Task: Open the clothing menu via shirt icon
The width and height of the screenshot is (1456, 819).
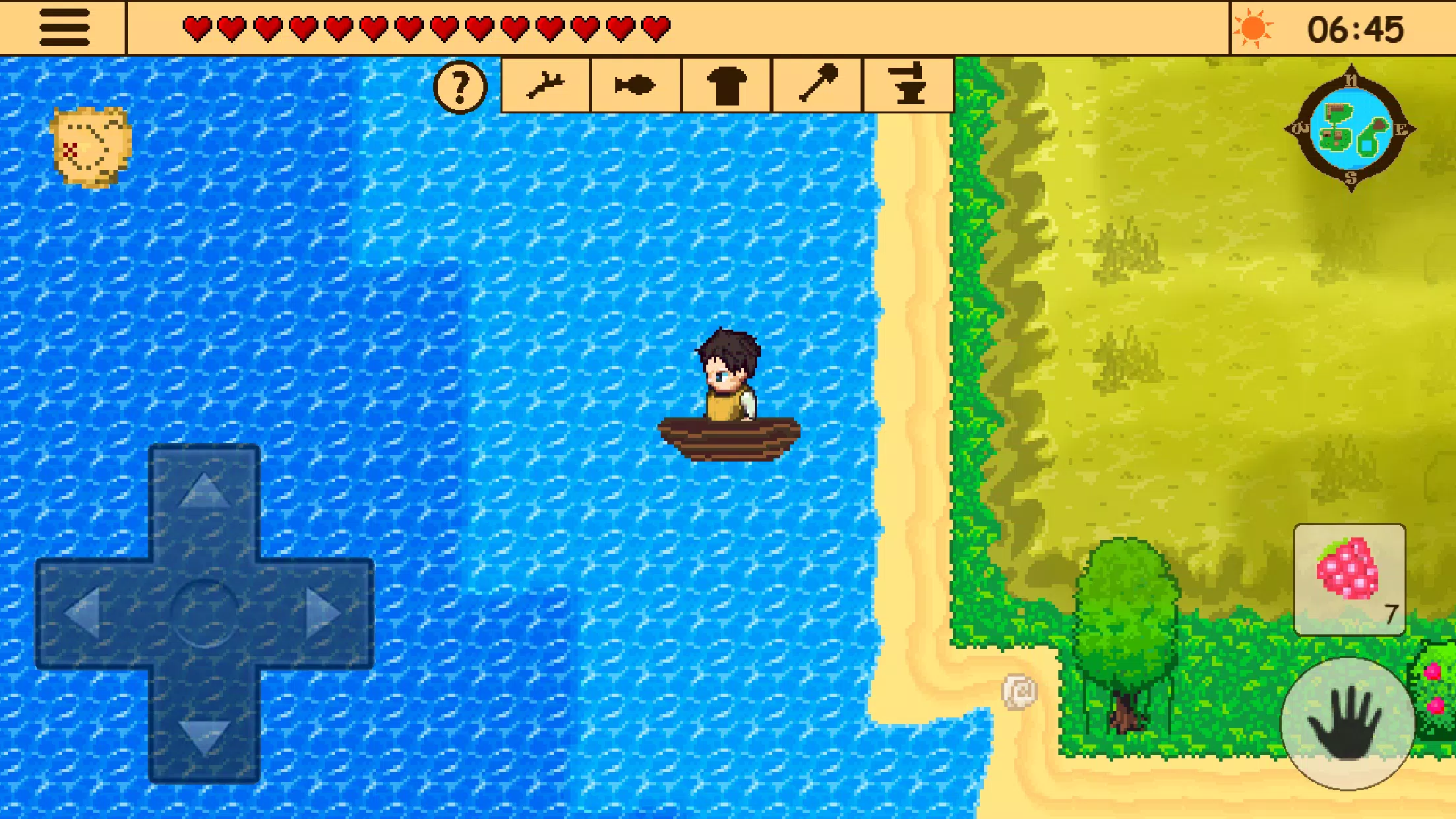Action: (x=725, y=84)
